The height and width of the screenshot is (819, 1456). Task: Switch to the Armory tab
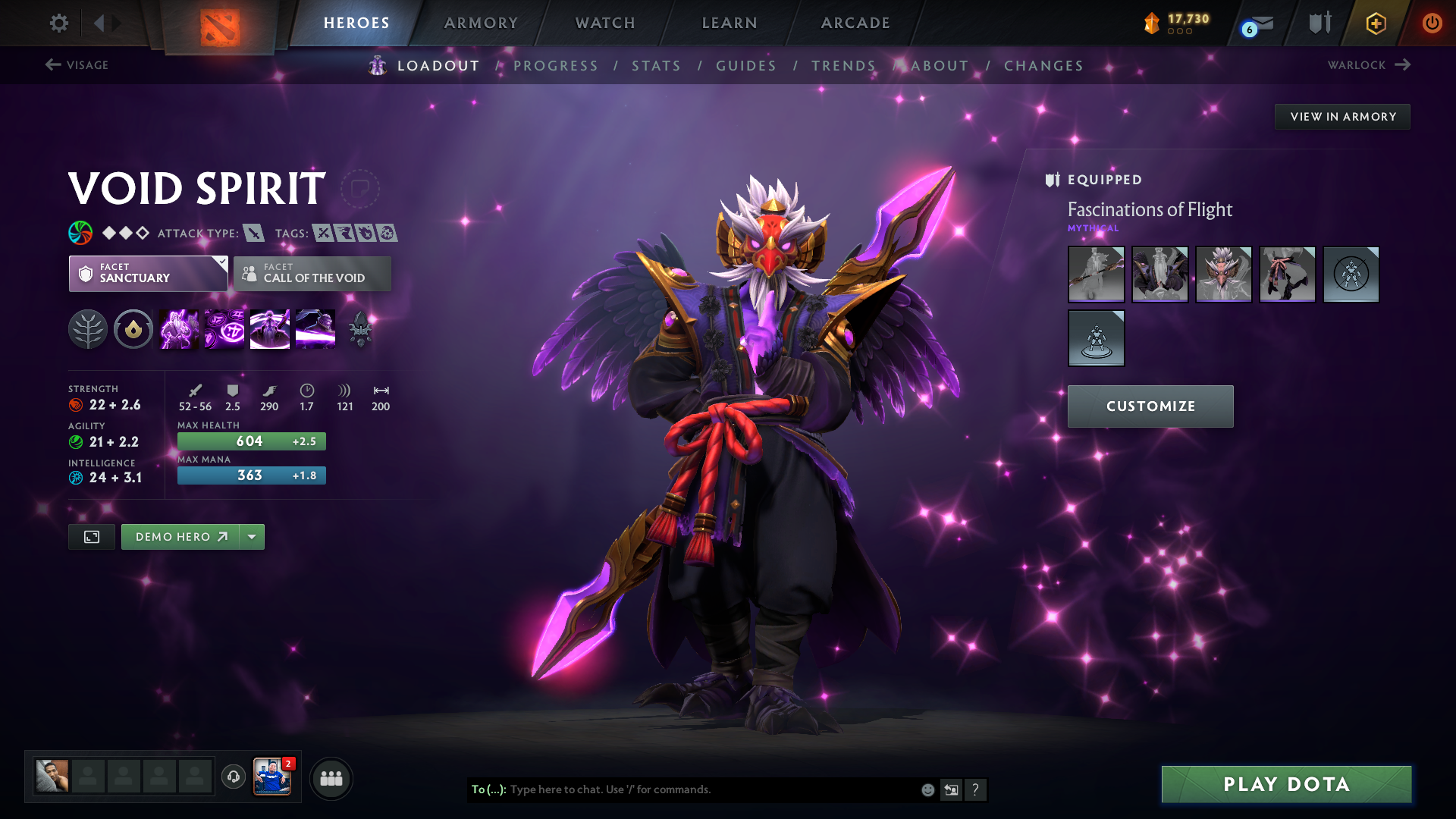point(481,23)
